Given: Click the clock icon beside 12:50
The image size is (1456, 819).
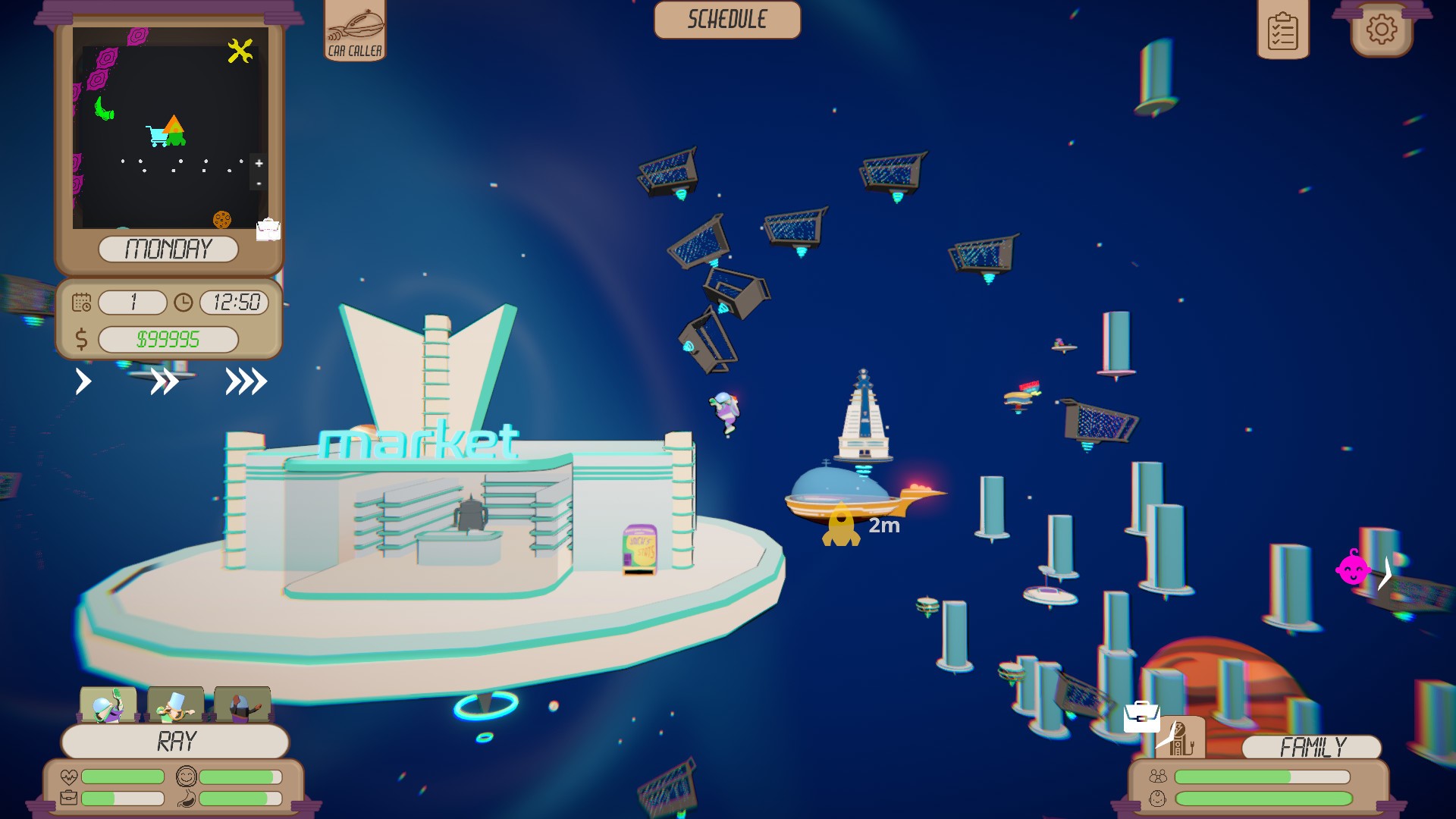Looking at the screenshot, I should [x=182, y=302].
